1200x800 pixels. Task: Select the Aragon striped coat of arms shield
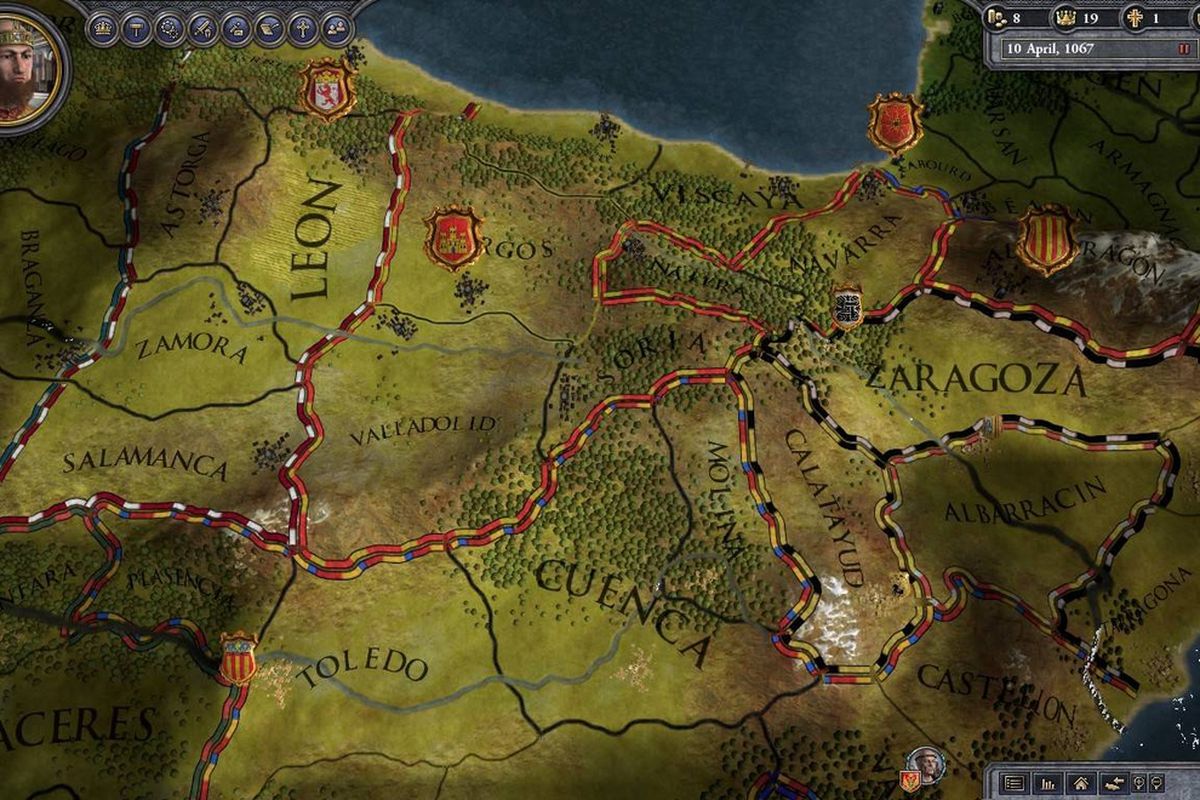tap(1046, 239)
